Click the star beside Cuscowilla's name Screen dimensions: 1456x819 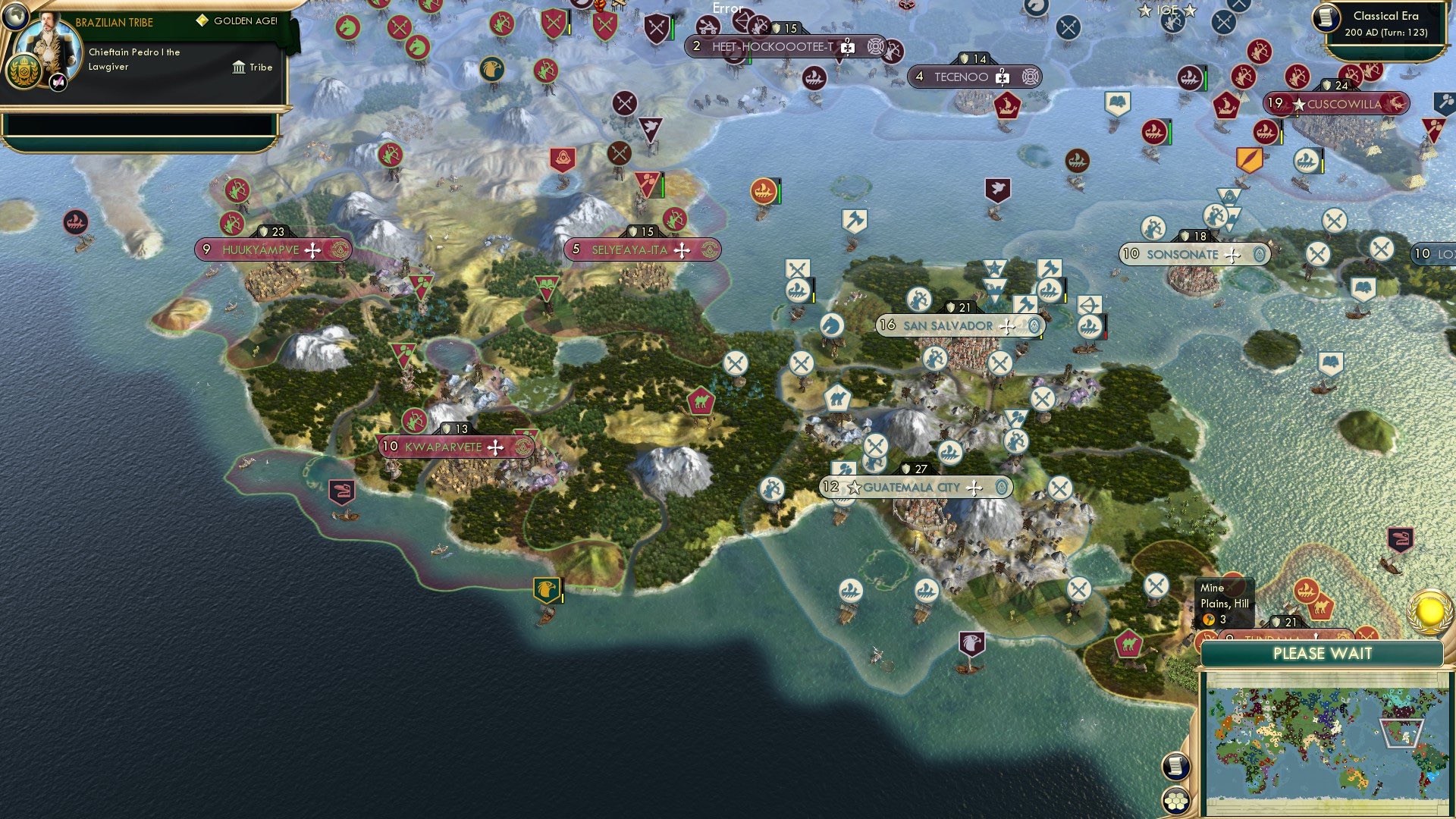tap(1300, 104)
